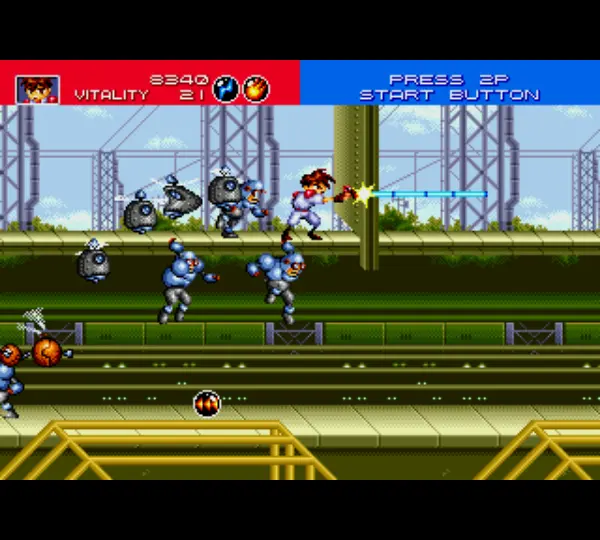600x540 pixels.
Task: Select the blue lightning weapon icon
Action: click(228, 88)
